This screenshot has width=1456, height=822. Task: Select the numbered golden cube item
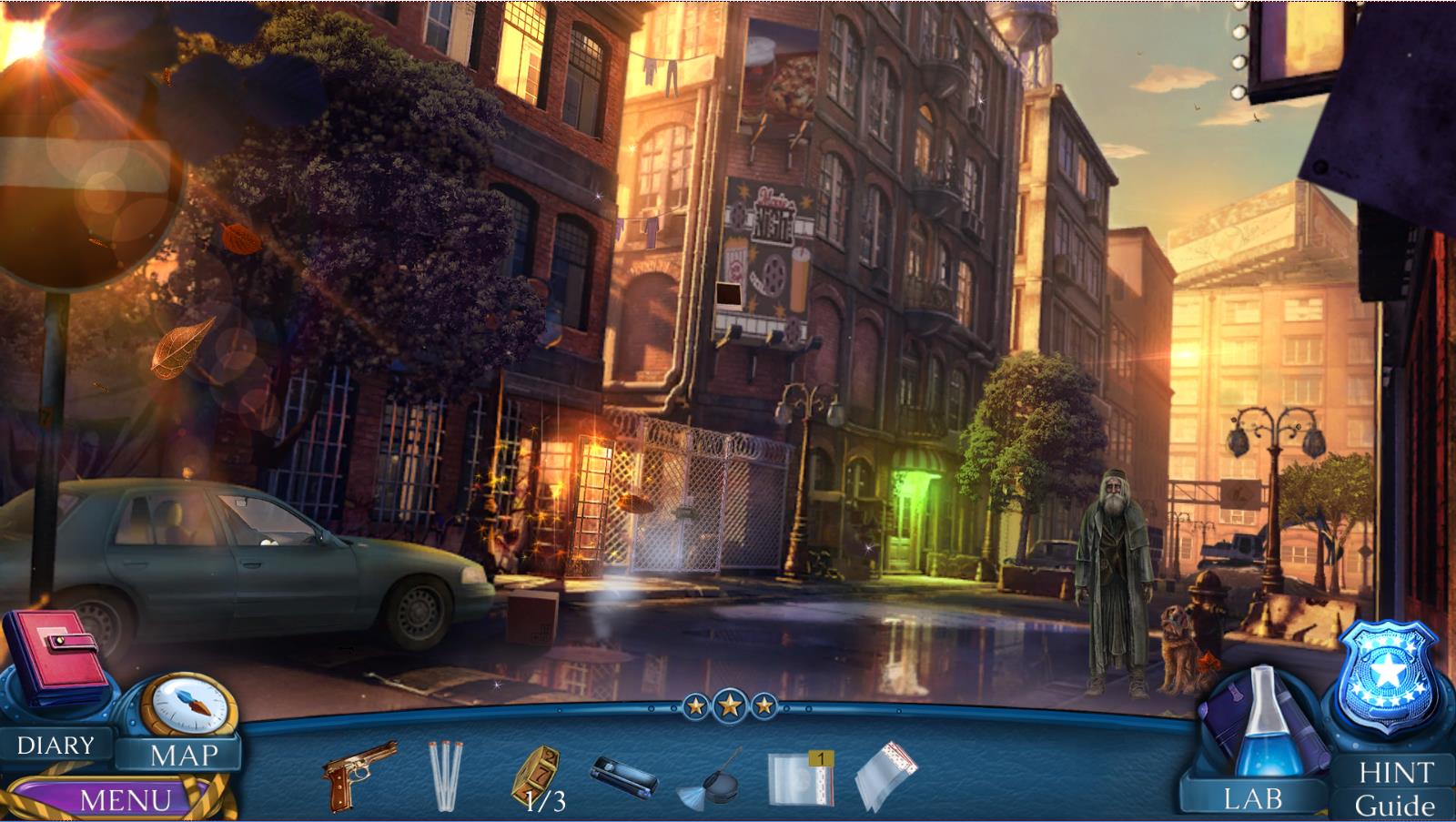(535, 773)
